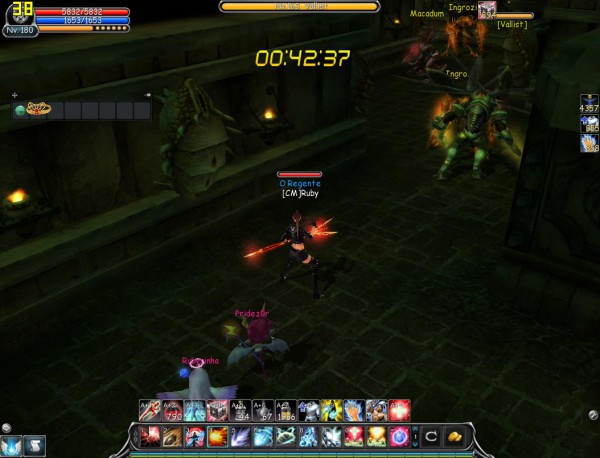
Task: Click the circular arrow swap button
Action: [x=431, y=436]
